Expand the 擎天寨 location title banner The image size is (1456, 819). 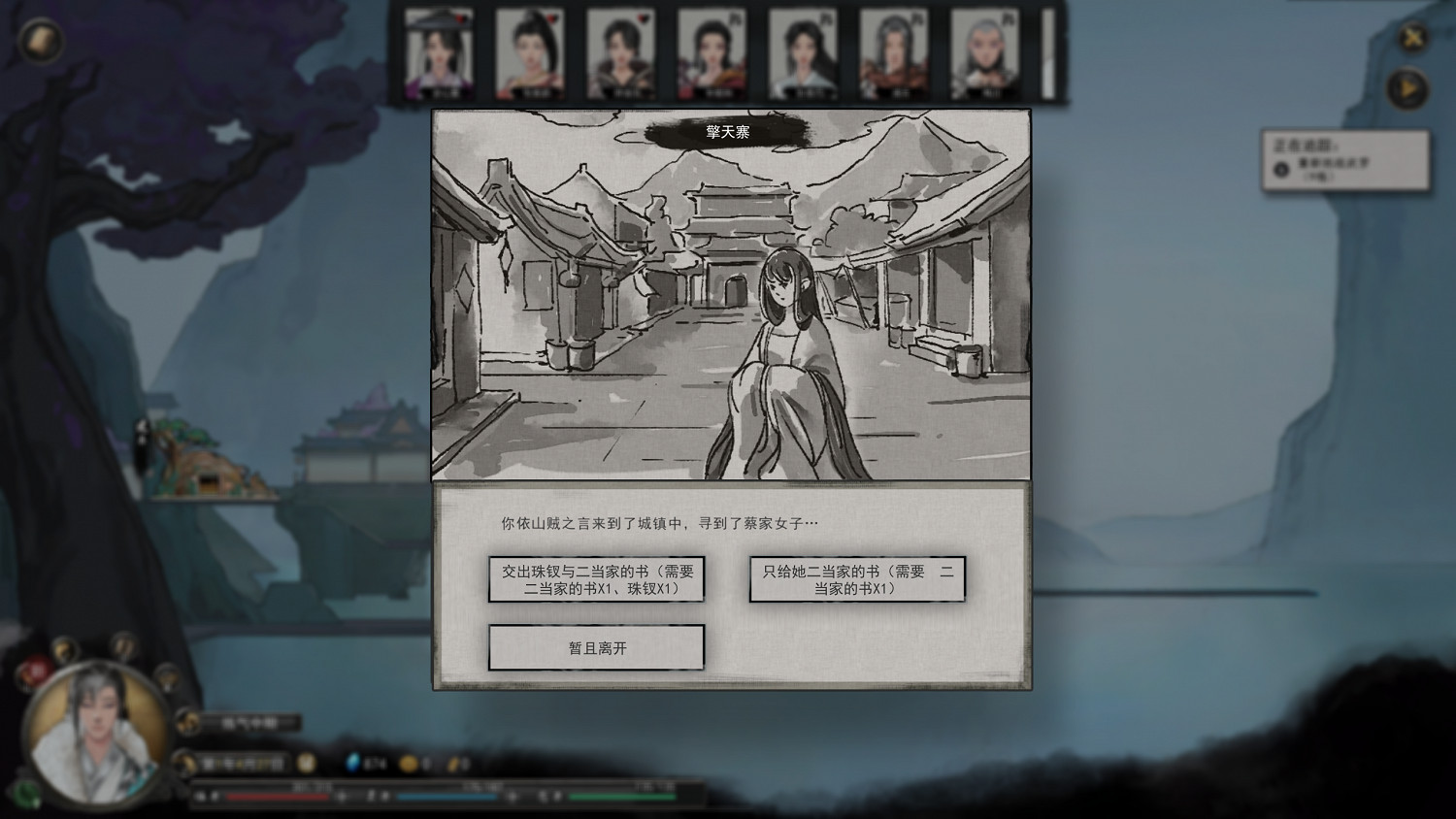point(729,131)
